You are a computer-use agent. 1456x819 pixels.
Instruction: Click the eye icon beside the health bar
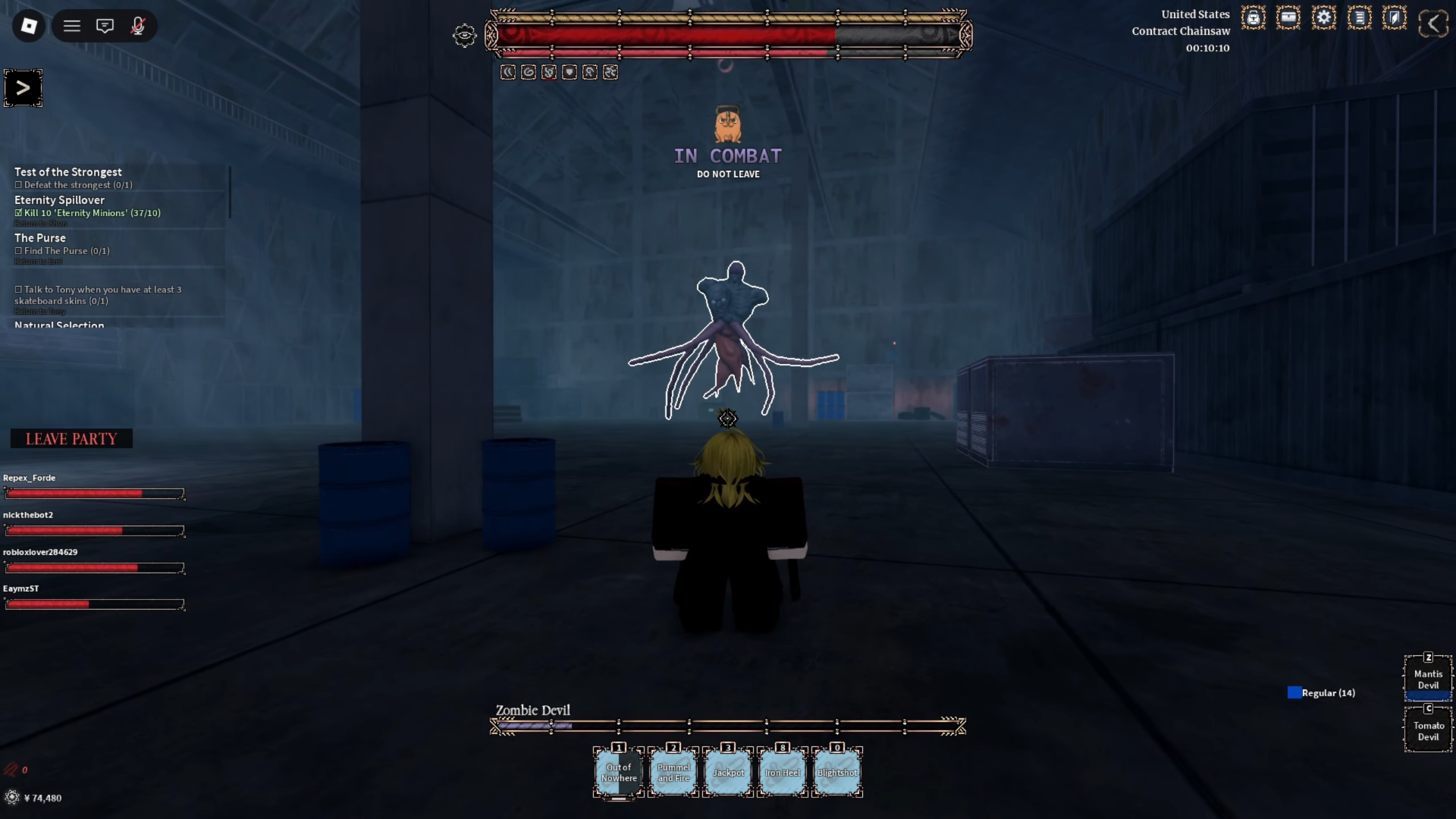pyautogui.click(x=464, y=36)
